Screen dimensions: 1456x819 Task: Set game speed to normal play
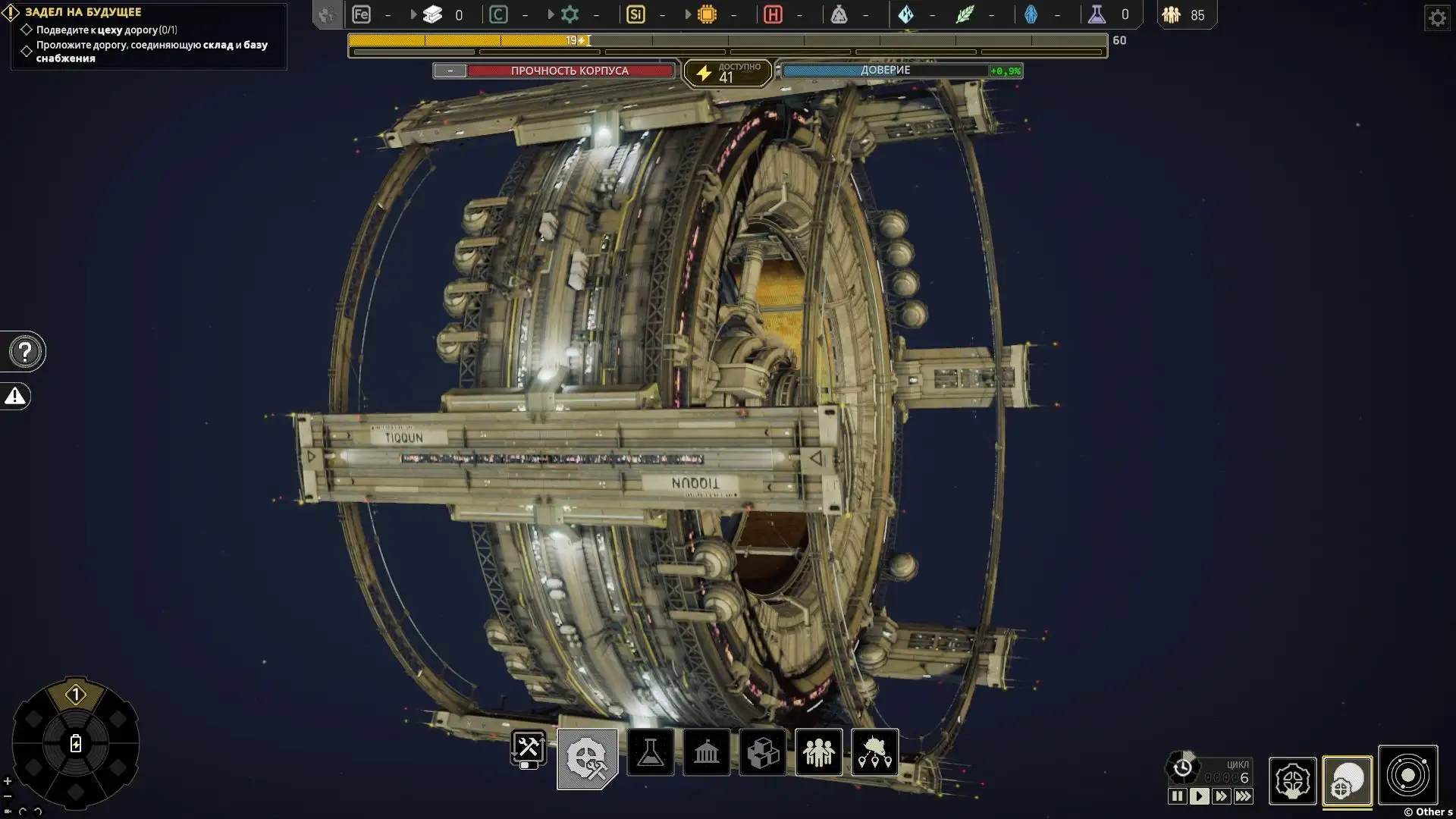(x=1199, y=796)
